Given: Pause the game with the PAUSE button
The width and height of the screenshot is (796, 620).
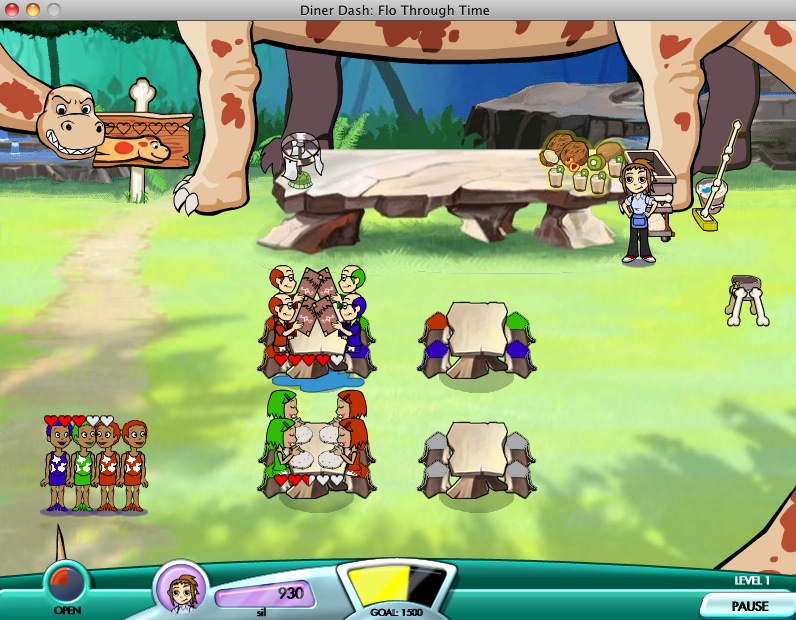Looking at the screenshot, I should pyautogui.click(x=749, y=605).
